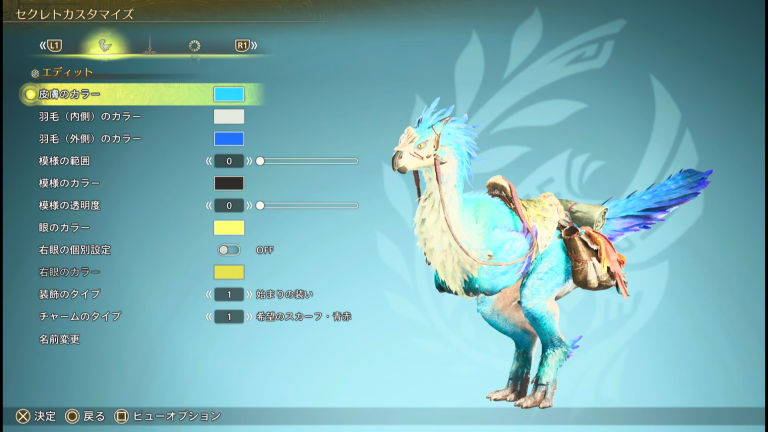Click the charm type value box
Image resolution: width=768 pixels, height=432 pixels.
(x=228, y=316)
